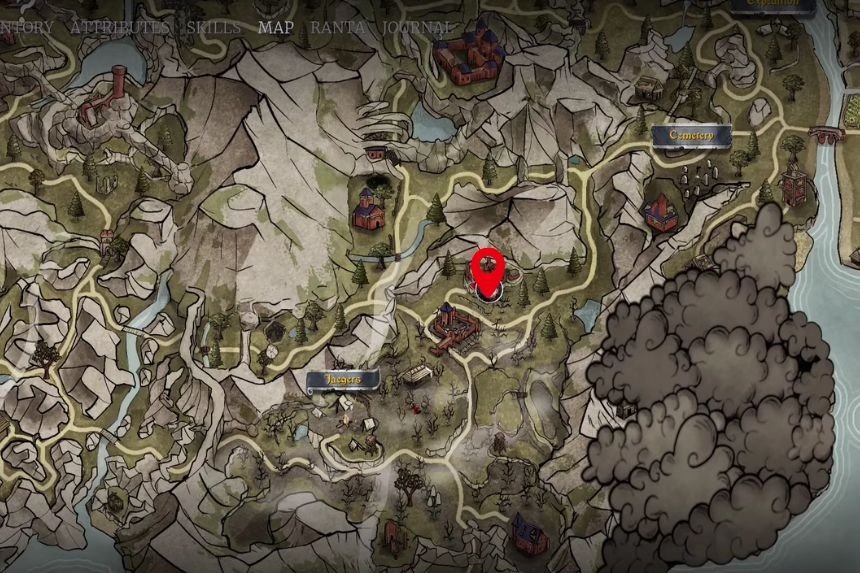Switch to the Attributes tab
Image resolution: width=860 pixels, height=573 pixels.
119,27
